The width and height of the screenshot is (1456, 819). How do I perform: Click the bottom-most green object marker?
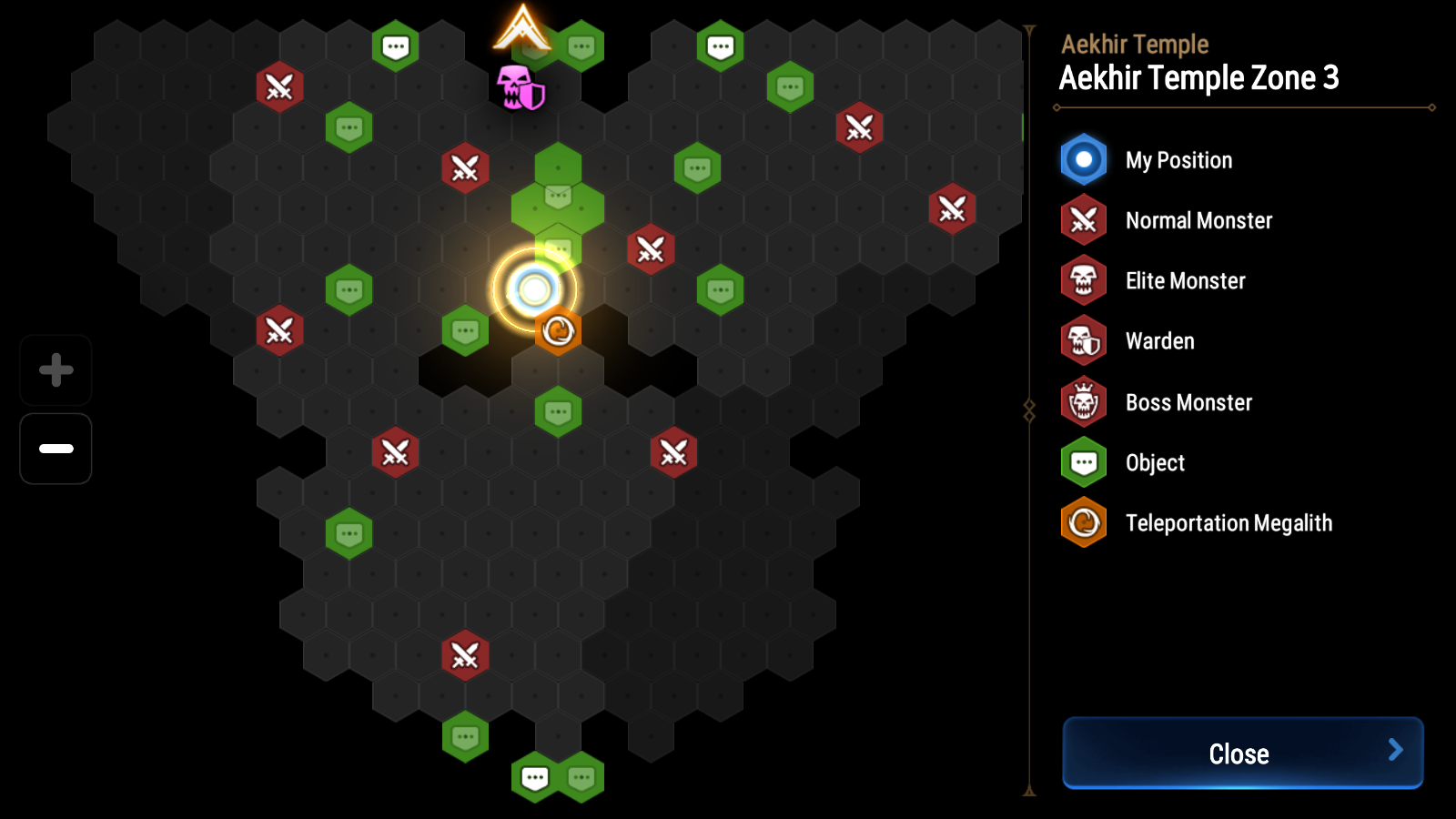pos(535,779)
